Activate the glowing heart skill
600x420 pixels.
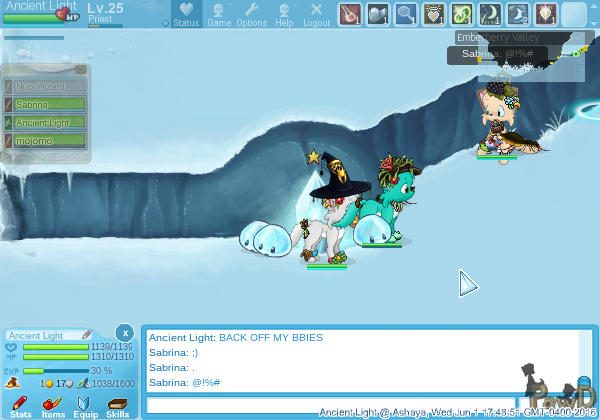pyautogui.click(x=433, y=14)
